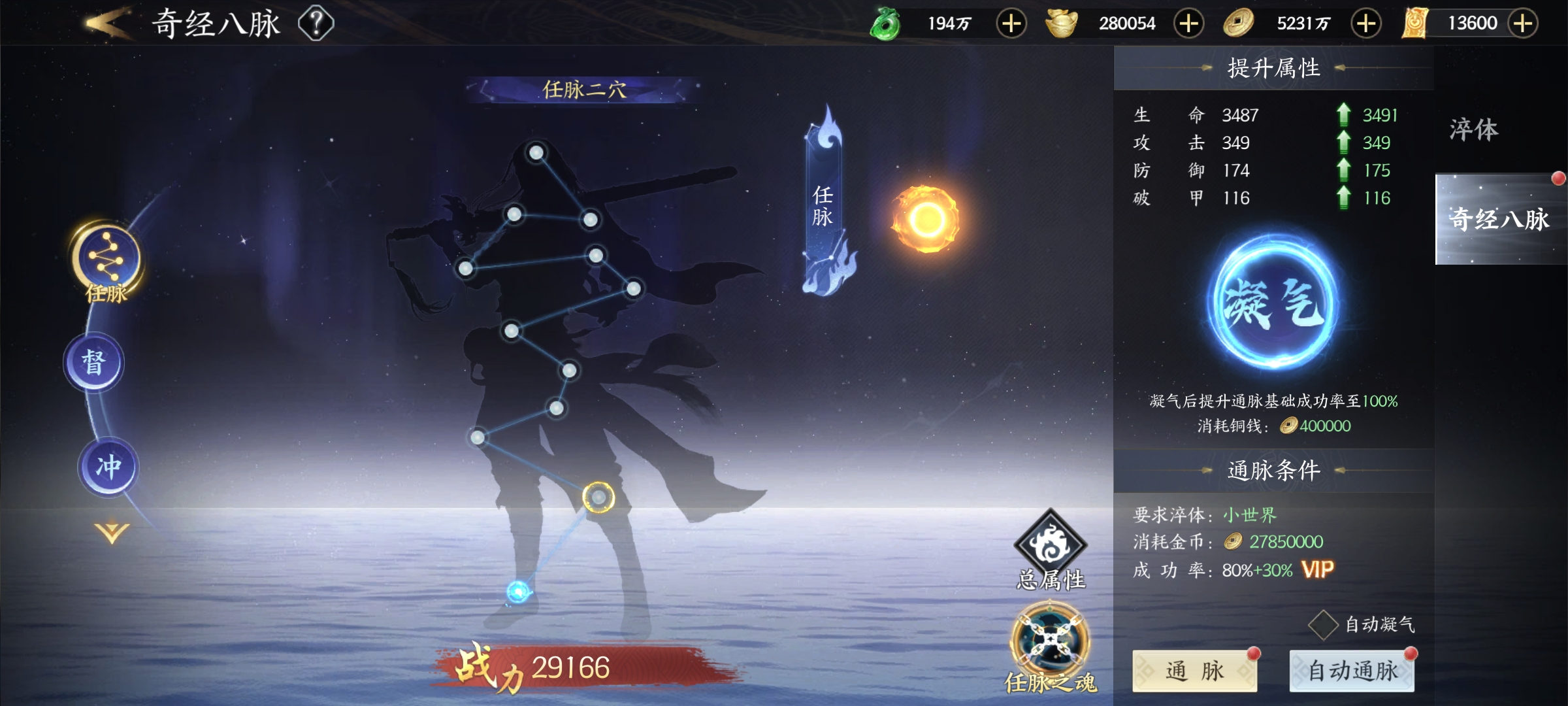
Task: Open the help question mark icon
Action: [x=316, y=24]
